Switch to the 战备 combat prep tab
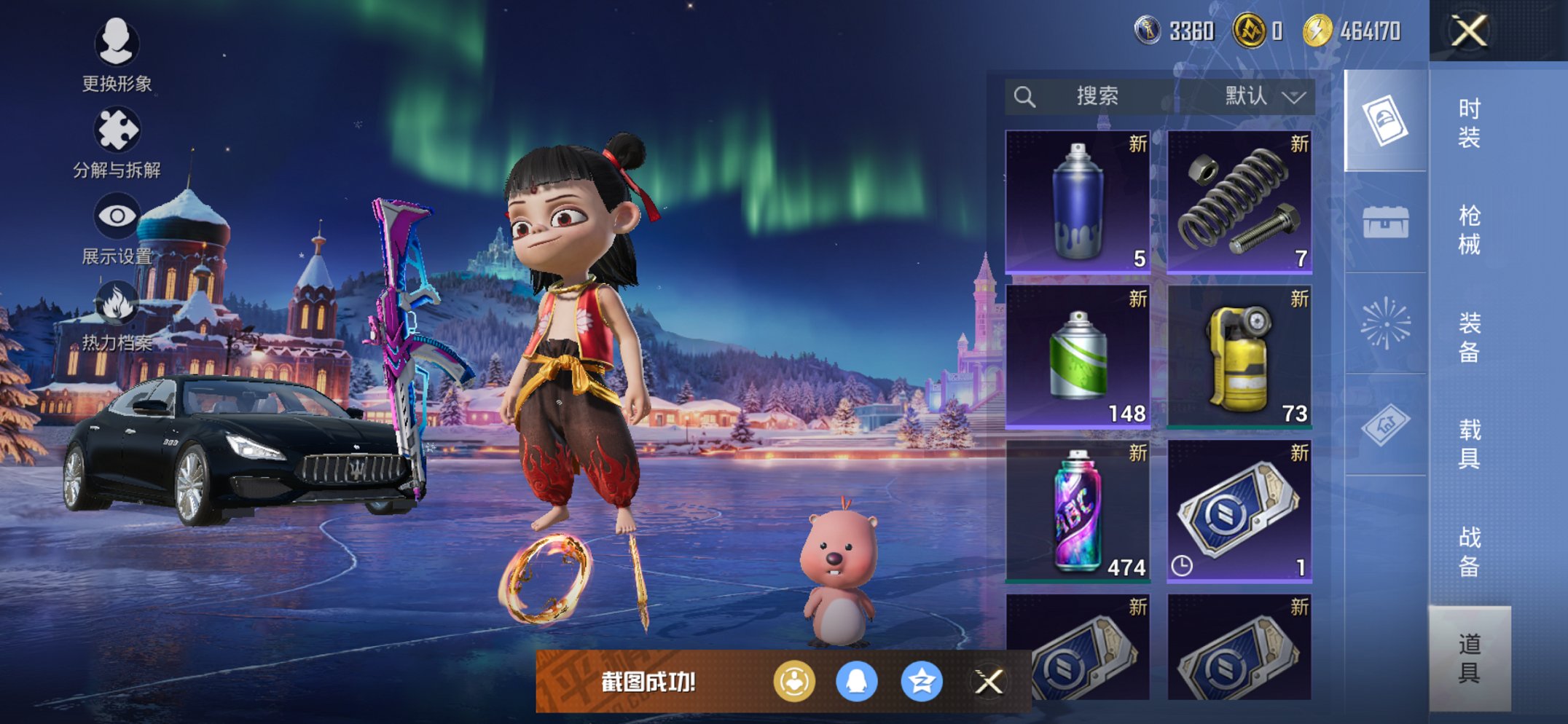 click(1469, 551)
